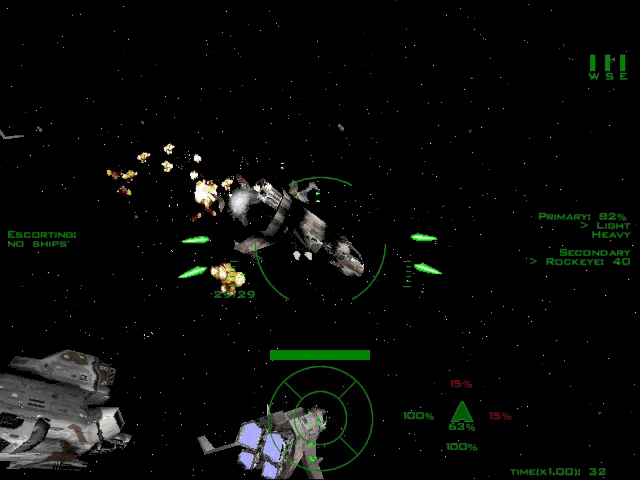Click the WSE energy gauge bars
The image size is (640, 480).
(608, 64)
